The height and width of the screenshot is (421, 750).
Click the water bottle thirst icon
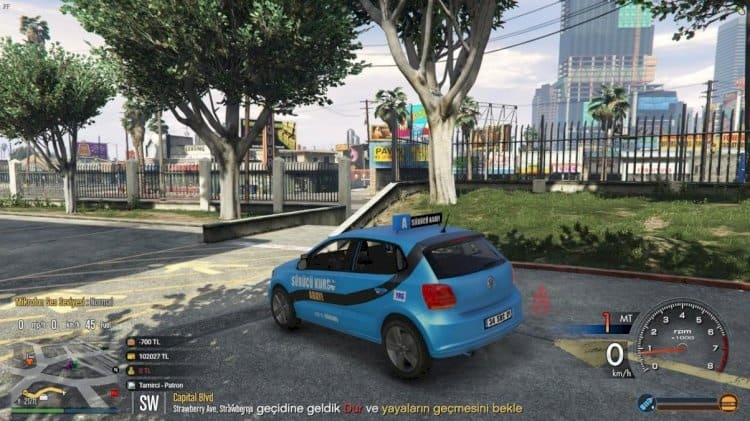coord(648,402)
